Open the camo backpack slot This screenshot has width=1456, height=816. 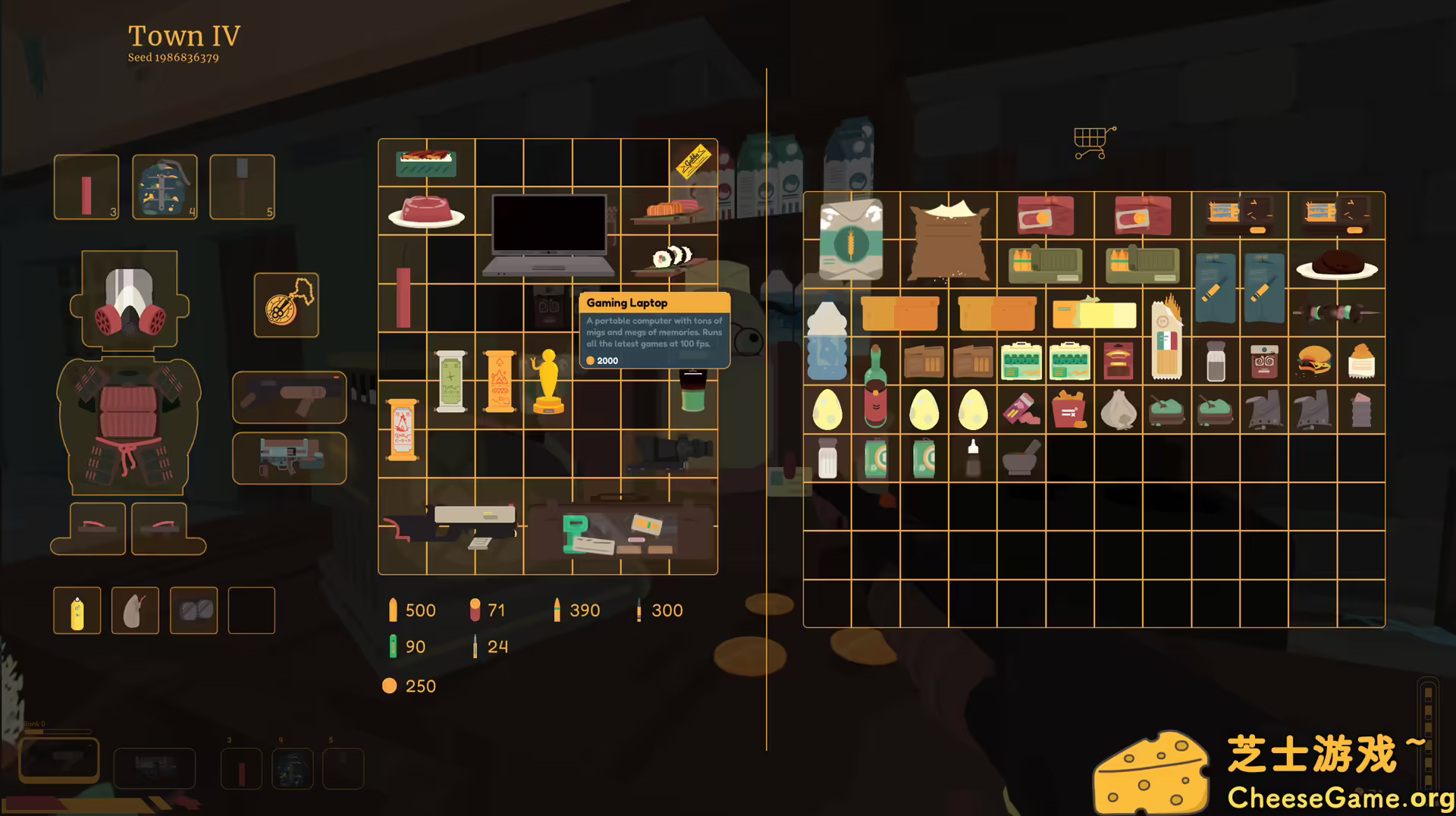pos(165,187)
